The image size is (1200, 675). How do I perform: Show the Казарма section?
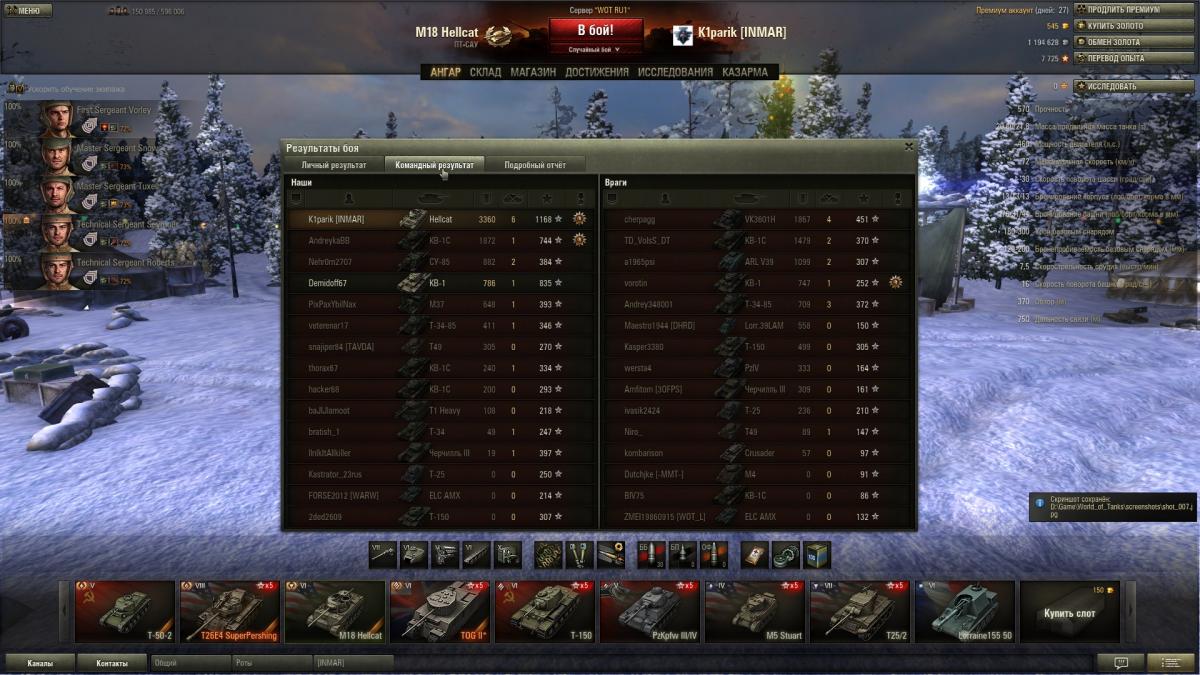click(745, 72)
